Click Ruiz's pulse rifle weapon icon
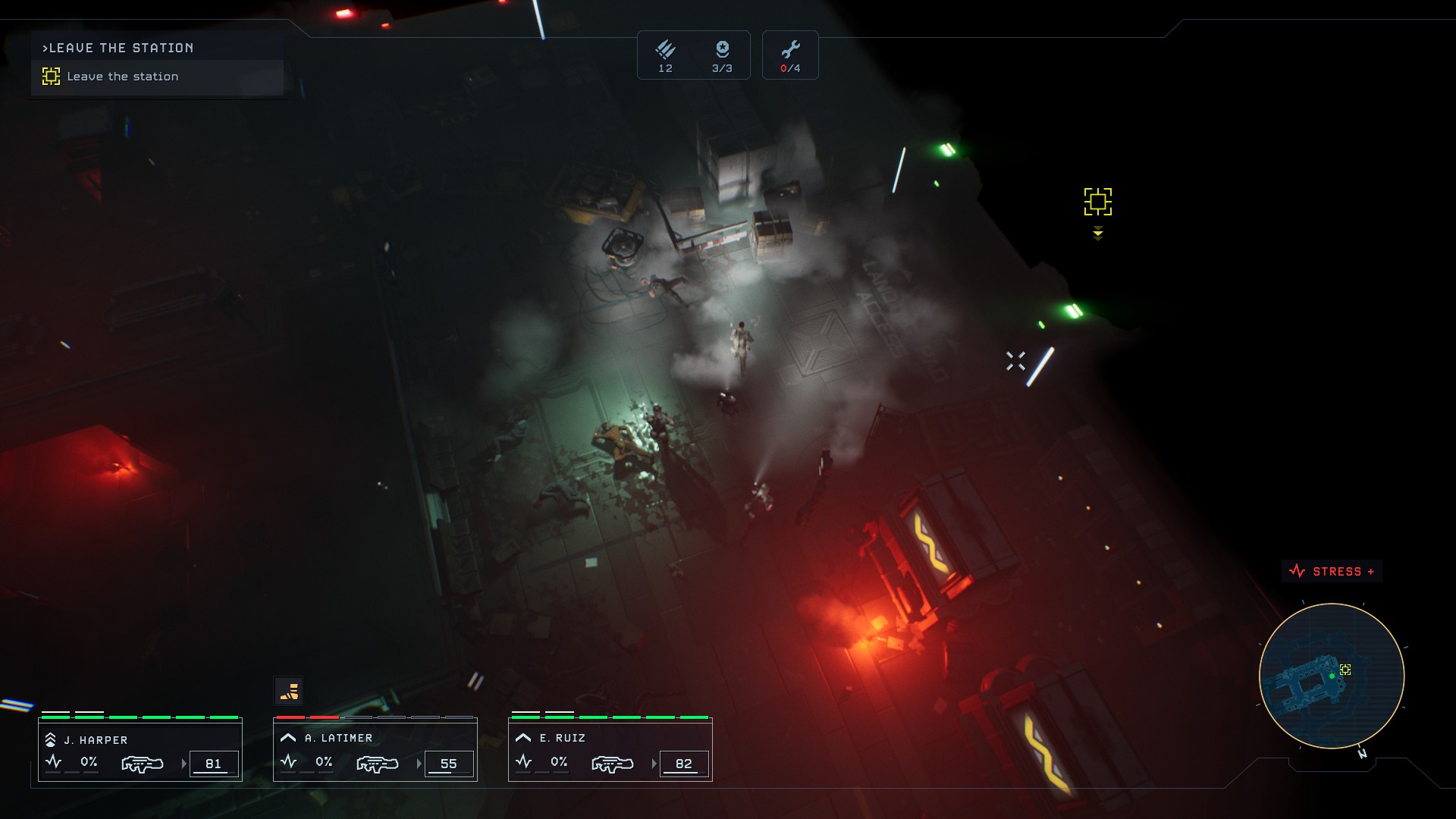The image size is (1456, 819). tap(613, 764)
